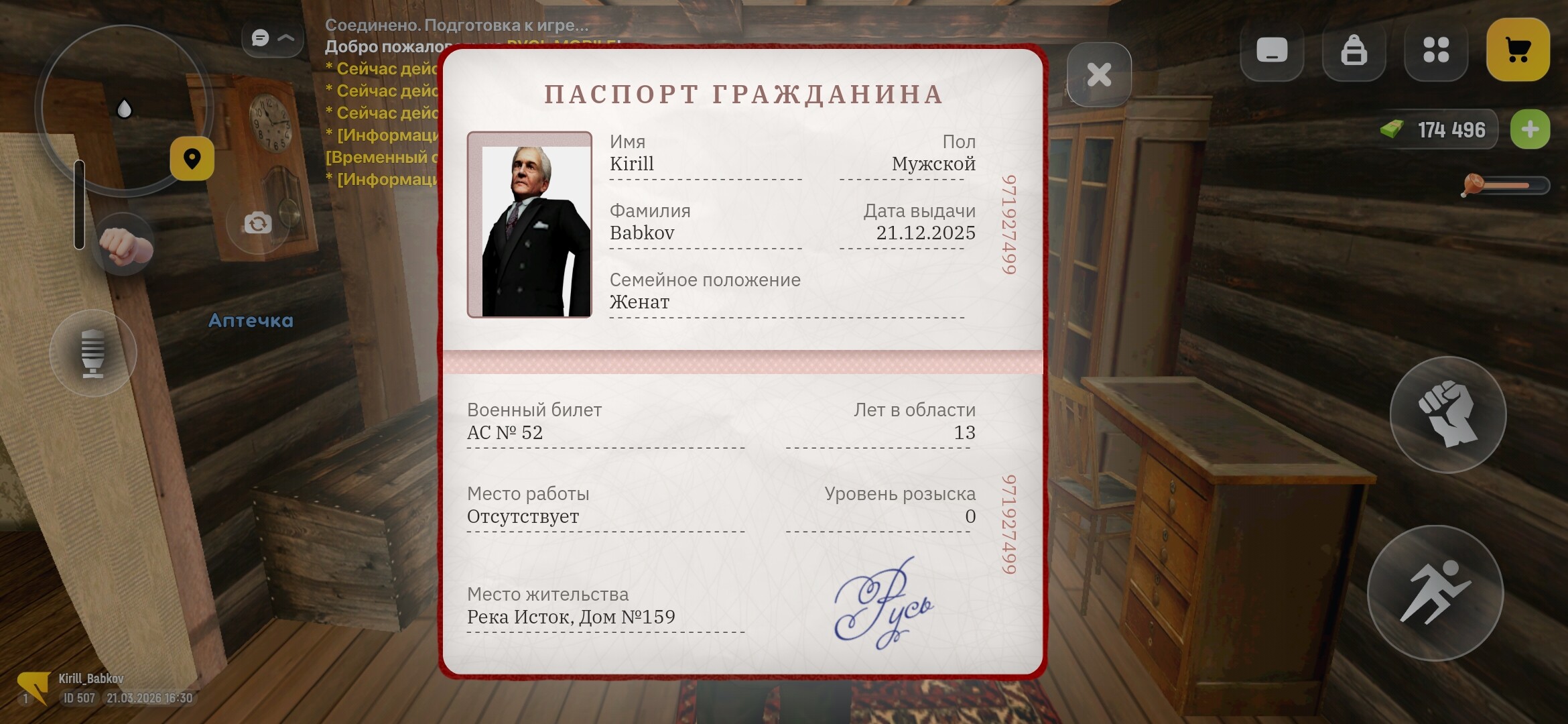The height and width of the screenshot is (724, 1568).
Task: Open the four-dot quick actions menu
Action: click(1436, 50)
